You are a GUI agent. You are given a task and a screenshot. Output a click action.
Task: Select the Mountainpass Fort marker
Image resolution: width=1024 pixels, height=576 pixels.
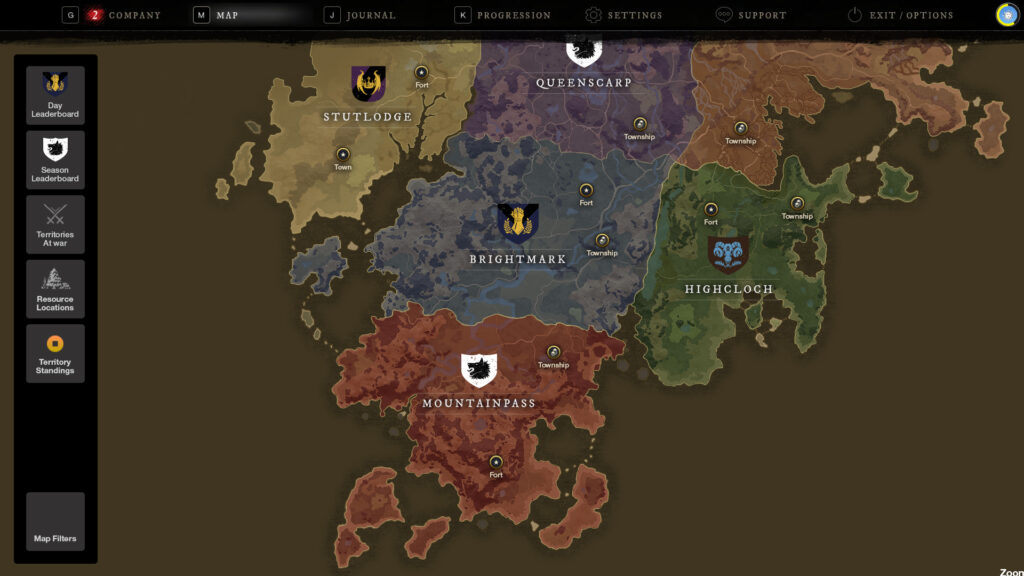pos(496,462)
